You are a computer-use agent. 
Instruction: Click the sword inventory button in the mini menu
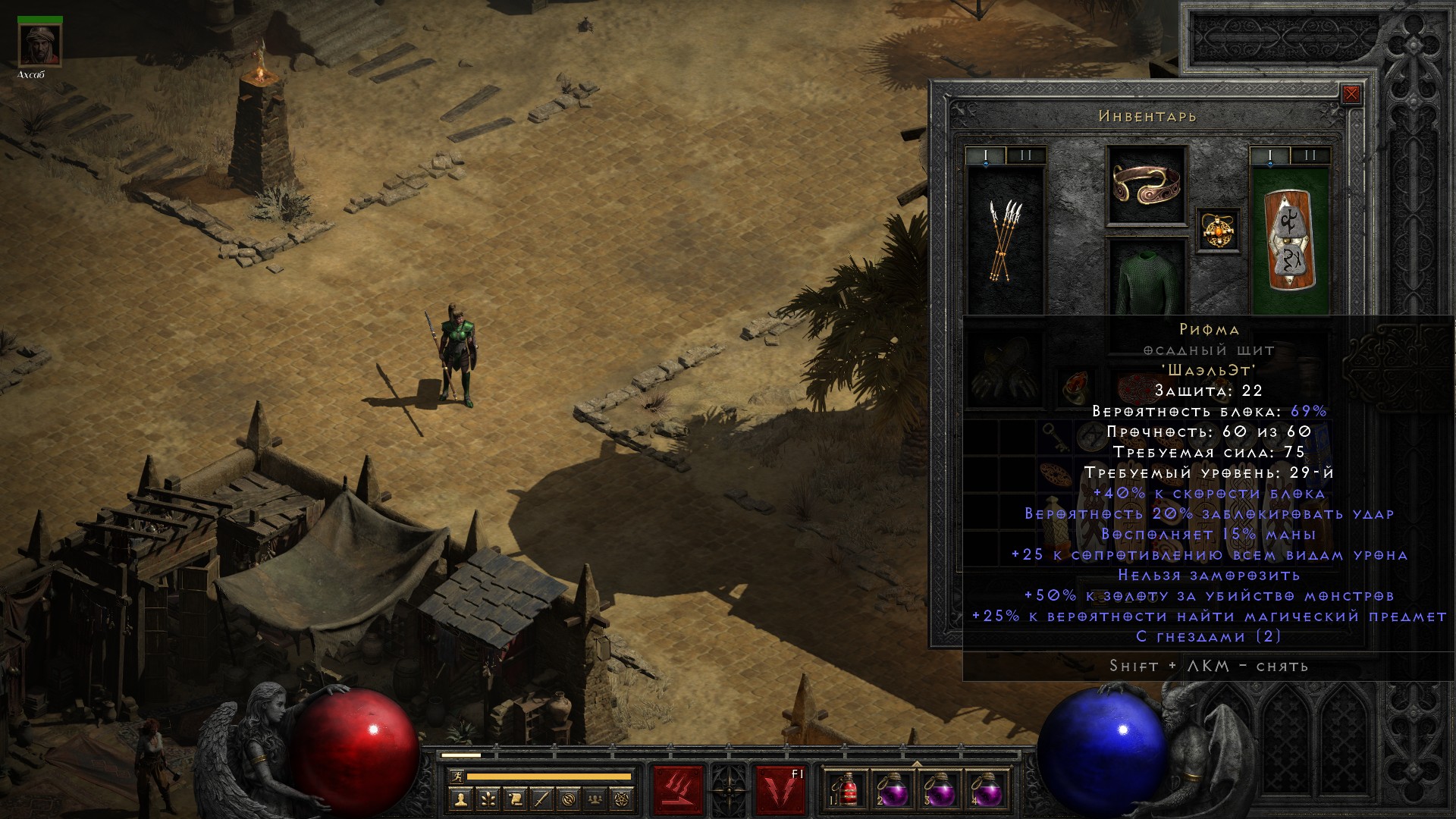pos(541,799)
